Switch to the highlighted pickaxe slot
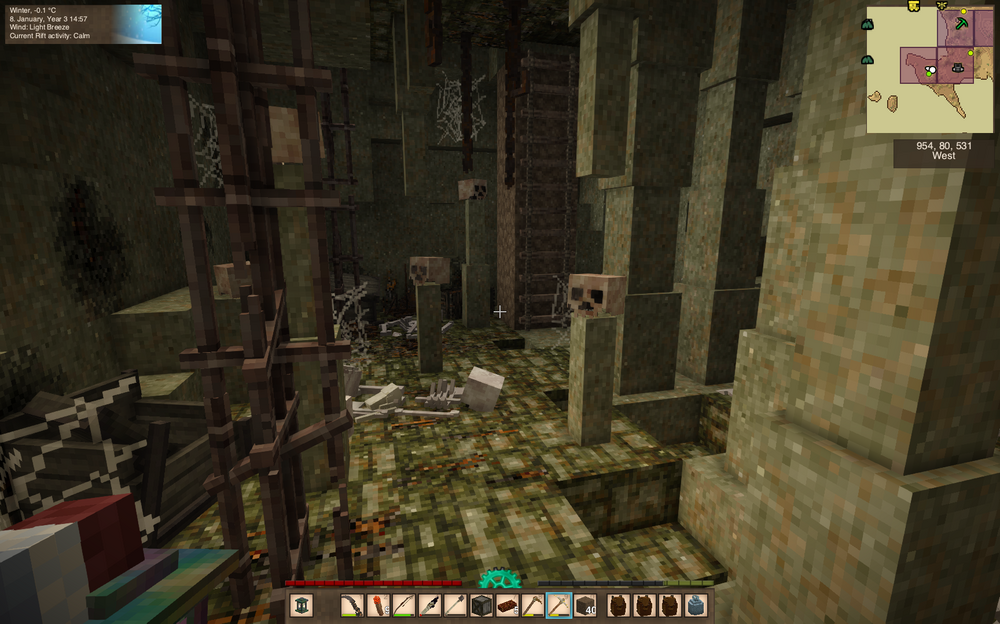This screenshot has width=1000, height=624. pos(559,605)
